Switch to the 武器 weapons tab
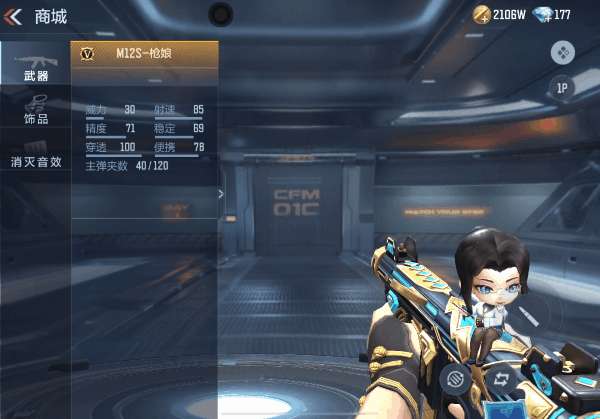The image size is (600, 419). 36,65
